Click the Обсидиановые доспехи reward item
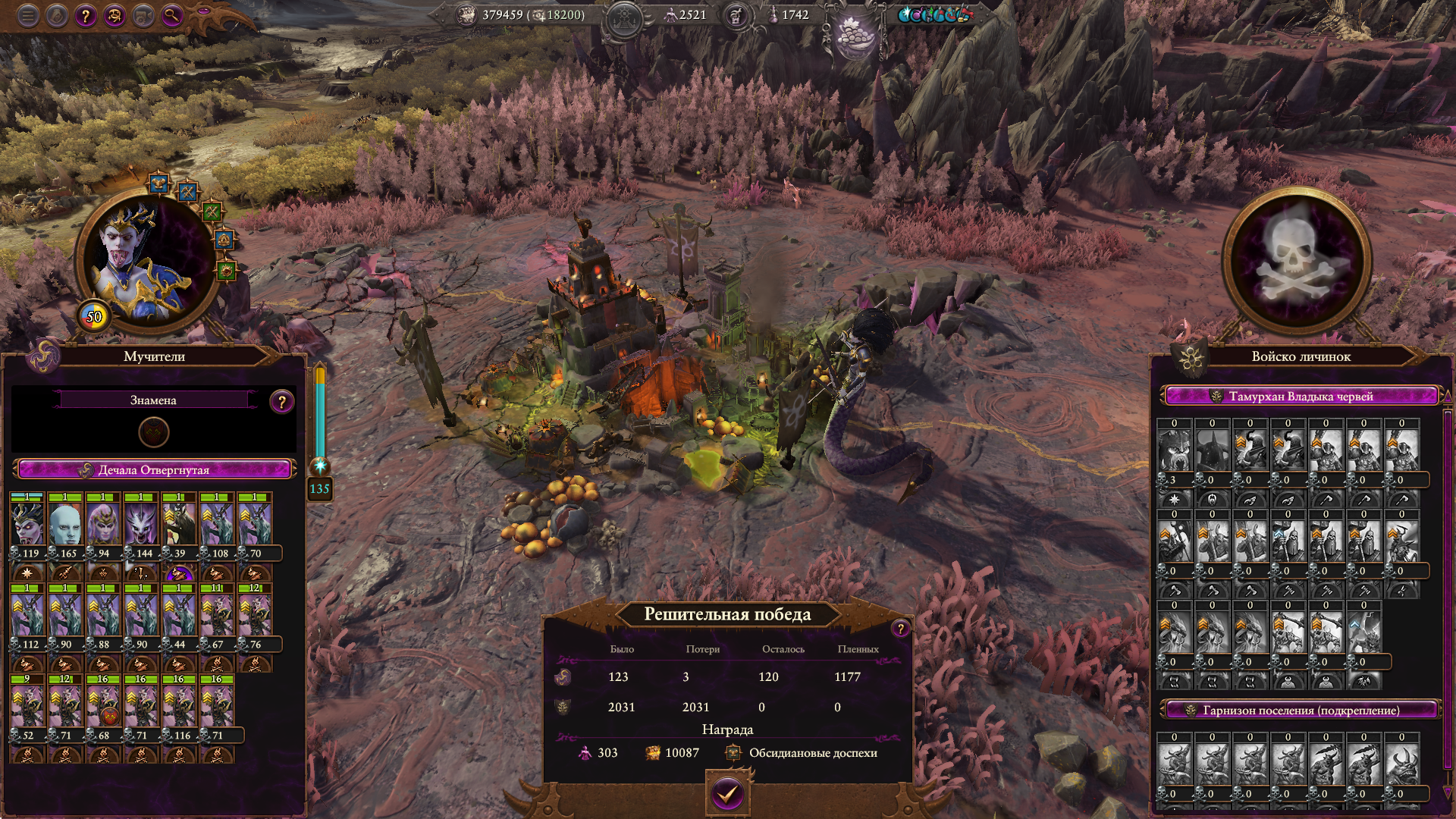This screenshot has height=819, width=1456. [x=812, y=753]
